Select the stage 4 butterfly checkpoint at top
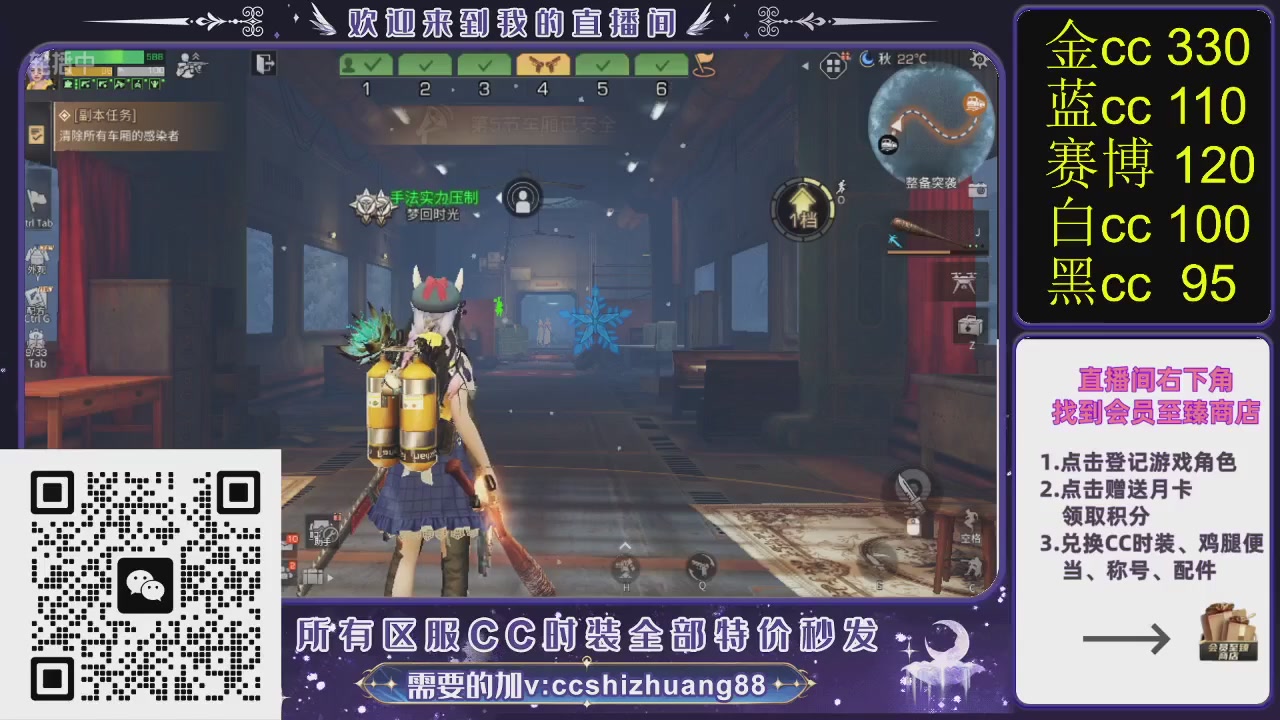 point(543,64)
